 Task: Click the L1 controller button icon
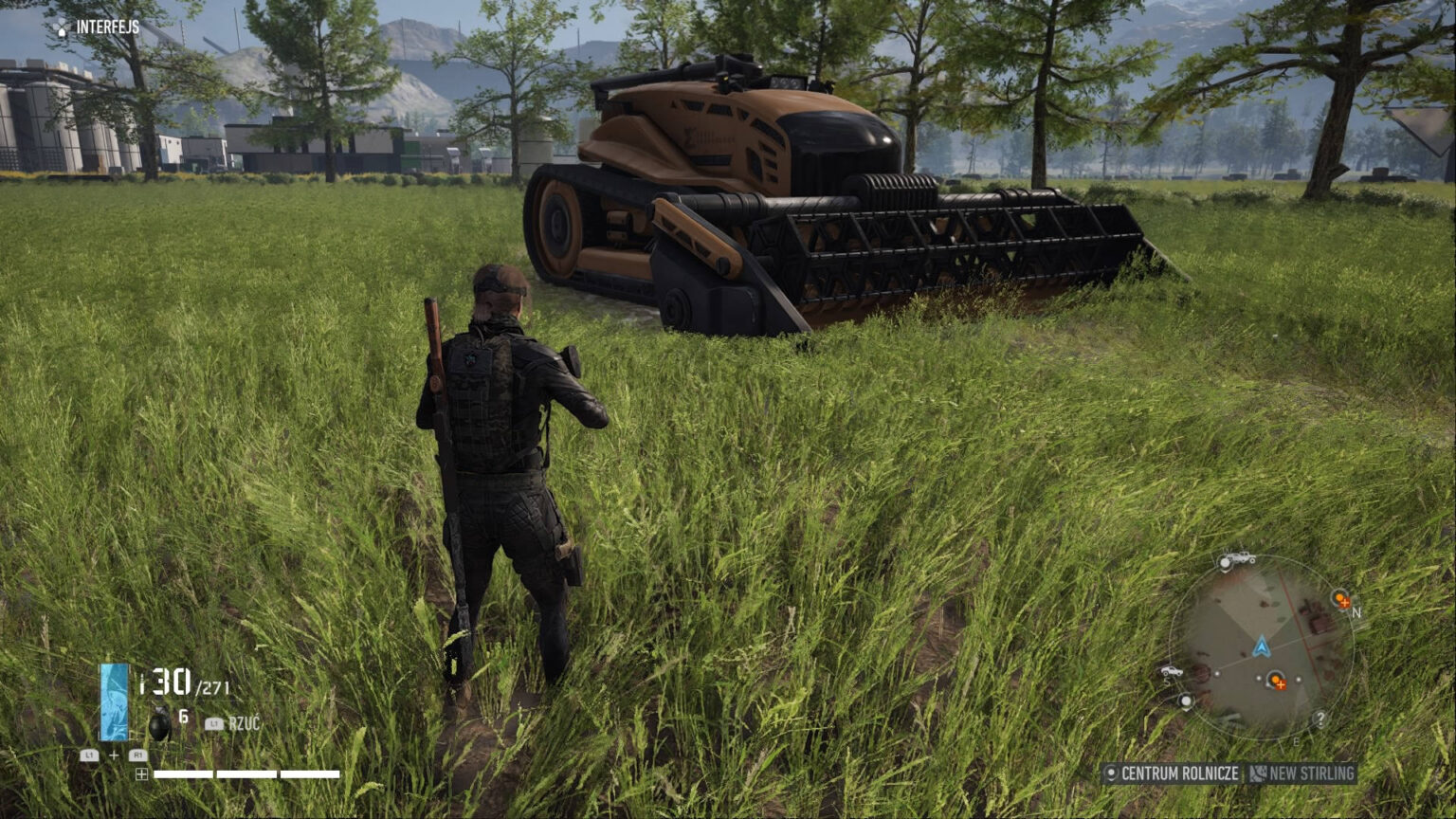(x=90, y=755)
